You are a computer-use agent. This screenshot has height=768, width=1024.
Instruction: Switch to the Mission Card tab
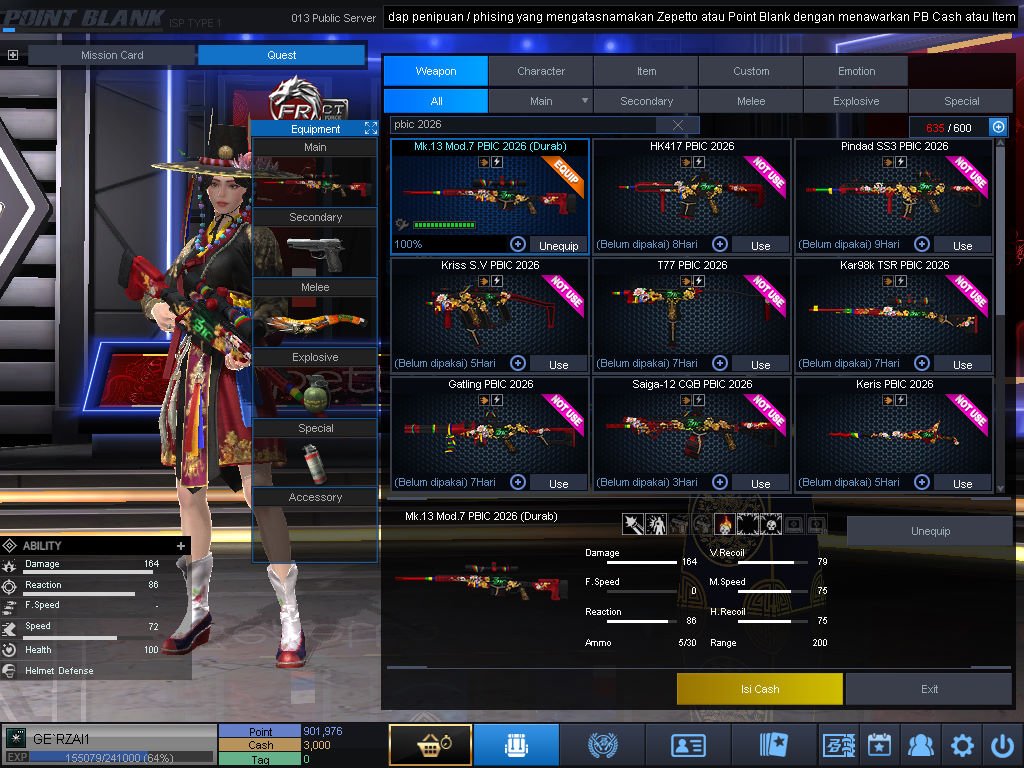pyautogui.click(x=112, y=55)
